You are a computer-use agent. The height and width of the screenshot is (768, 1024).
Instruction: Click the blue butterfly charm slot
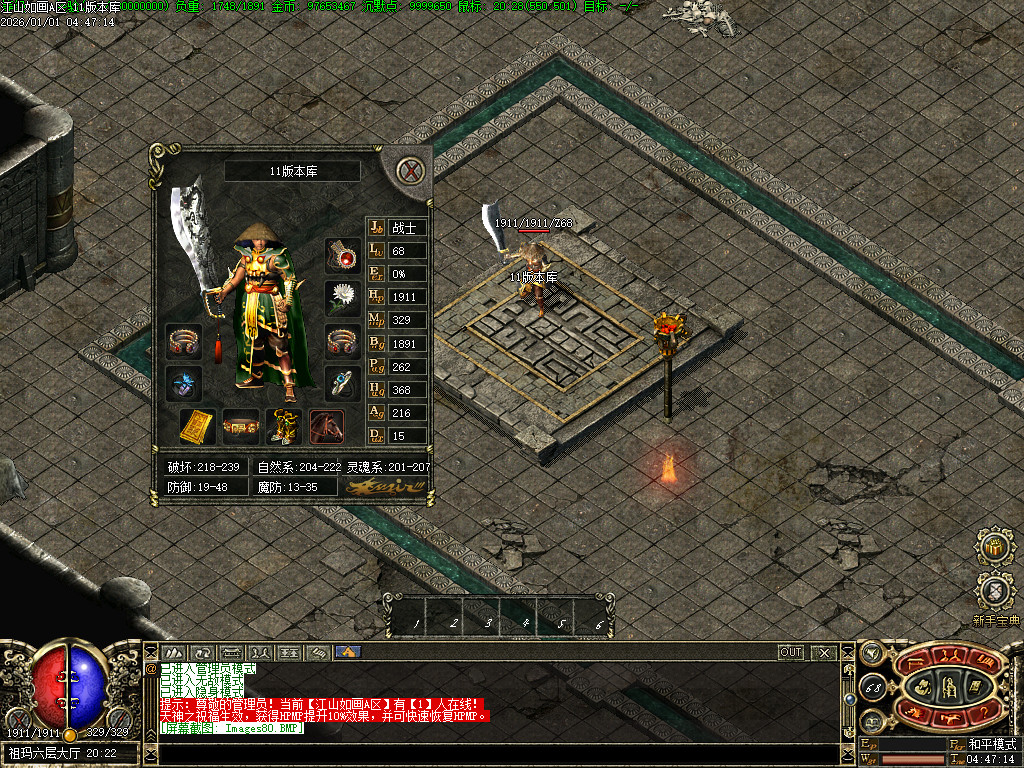(x=184, y=383)
